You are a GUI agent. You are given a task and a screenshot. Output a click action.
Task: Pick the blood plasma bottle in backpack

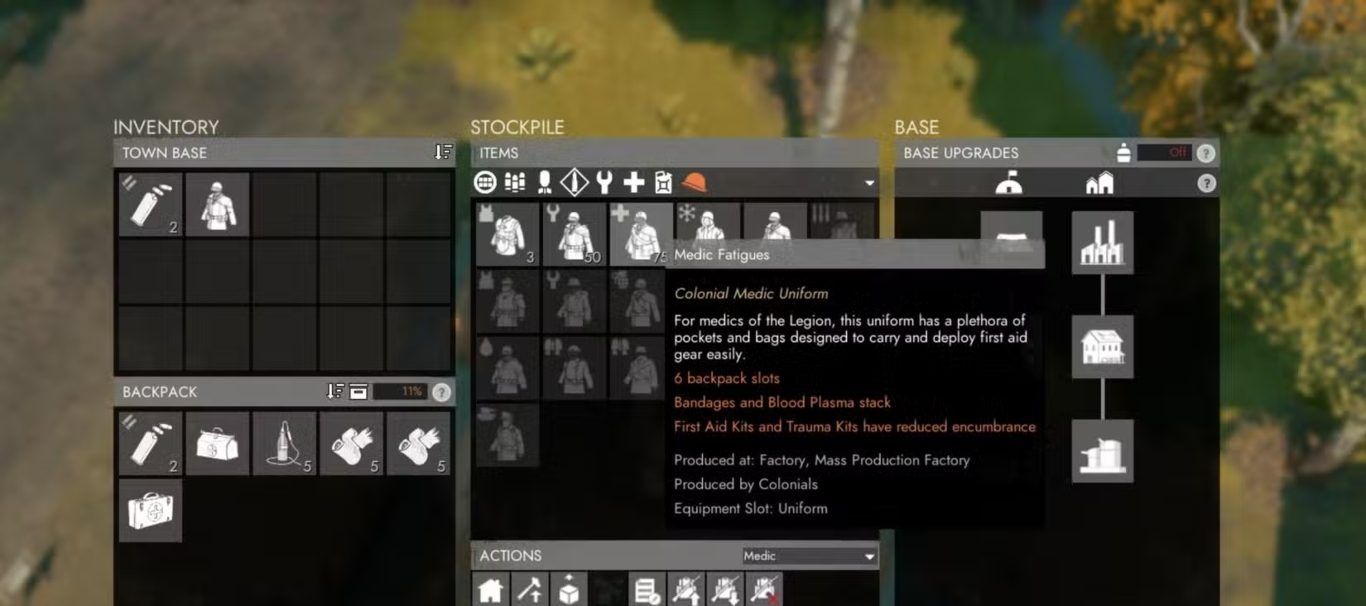[284, 443]
